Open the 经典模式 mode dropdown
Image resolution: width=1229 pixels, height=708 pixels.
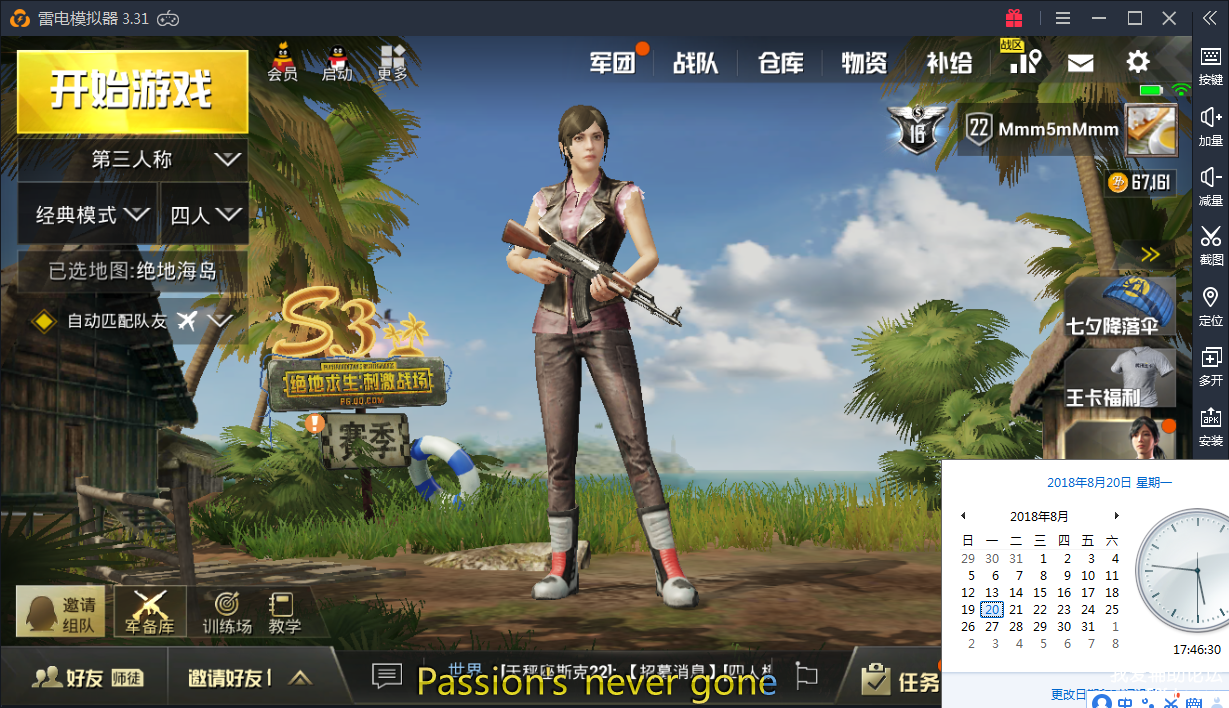[x=88, y=214]
